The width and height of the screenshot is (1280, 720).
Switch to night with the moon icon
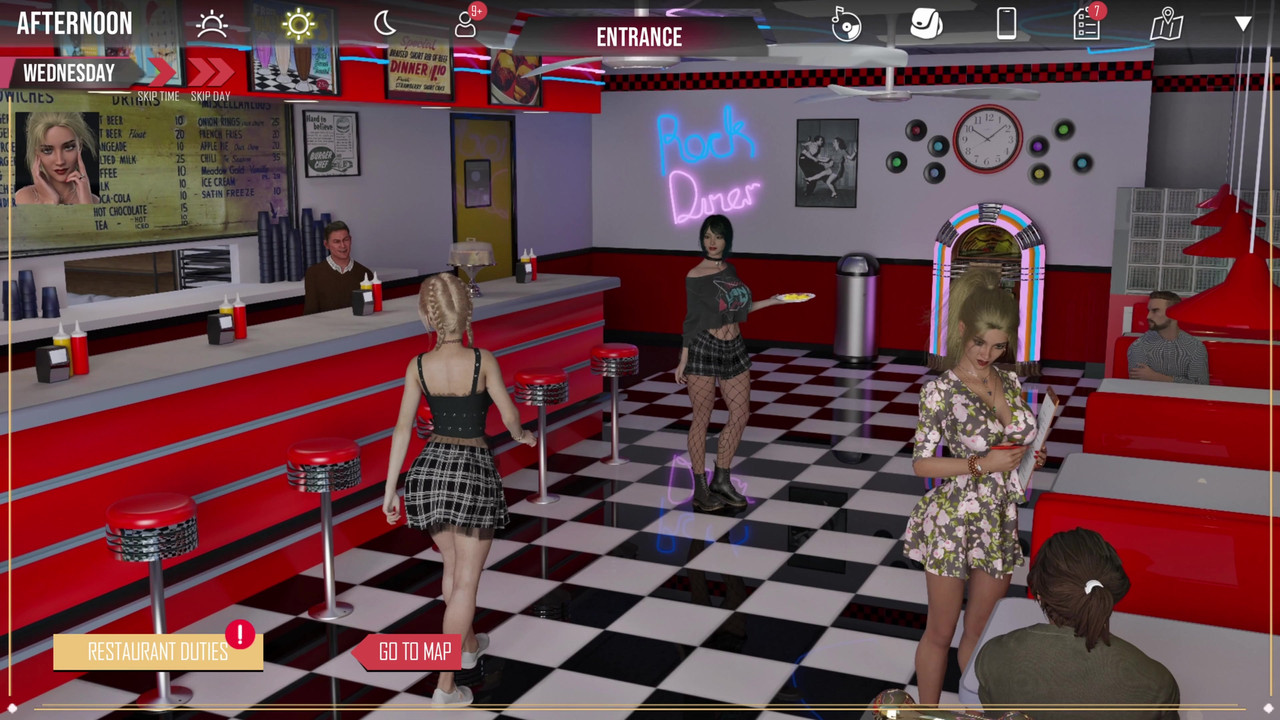(x=385, y=23)
